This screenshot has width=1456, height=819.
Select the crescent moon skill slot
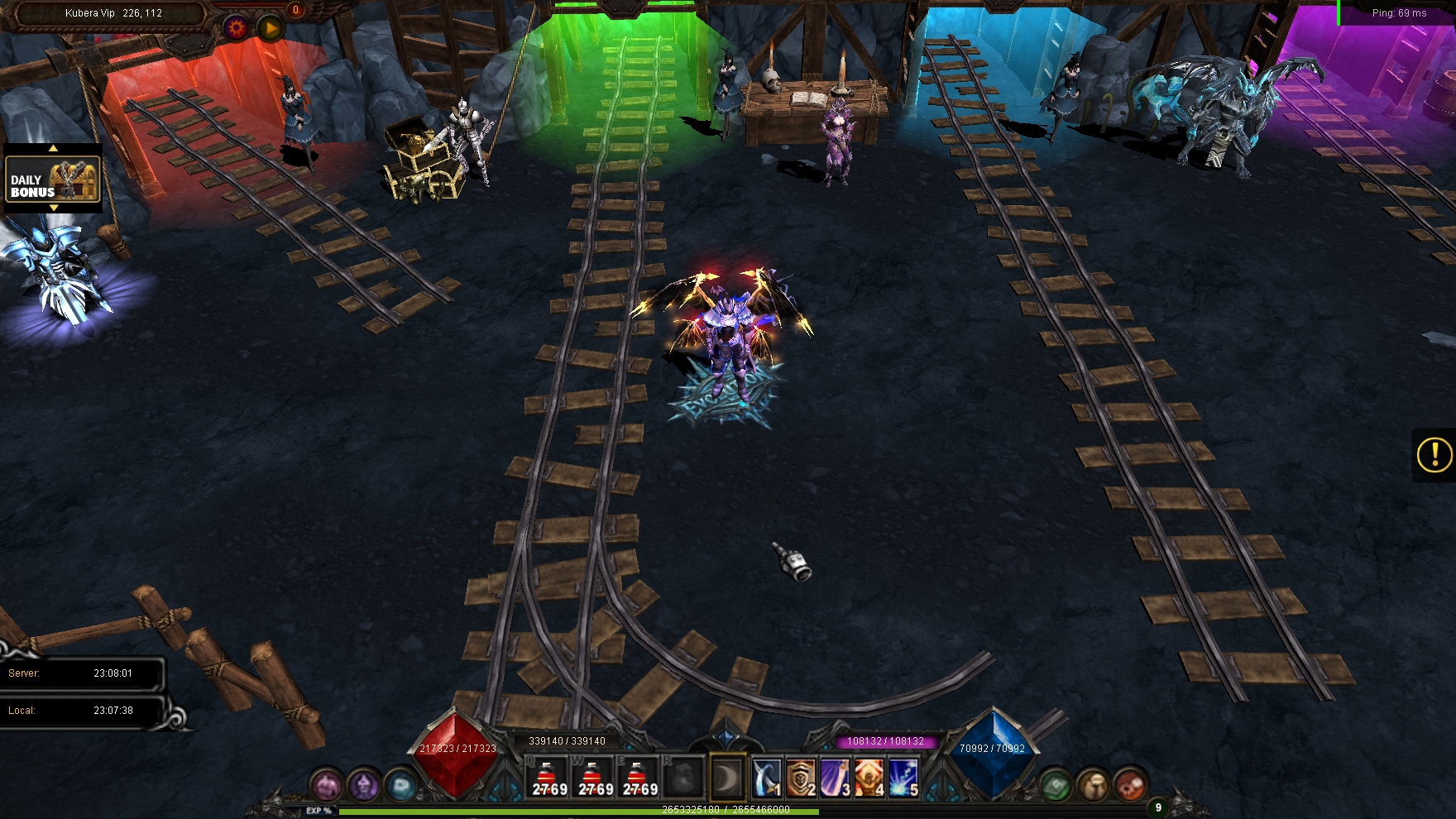728,778
